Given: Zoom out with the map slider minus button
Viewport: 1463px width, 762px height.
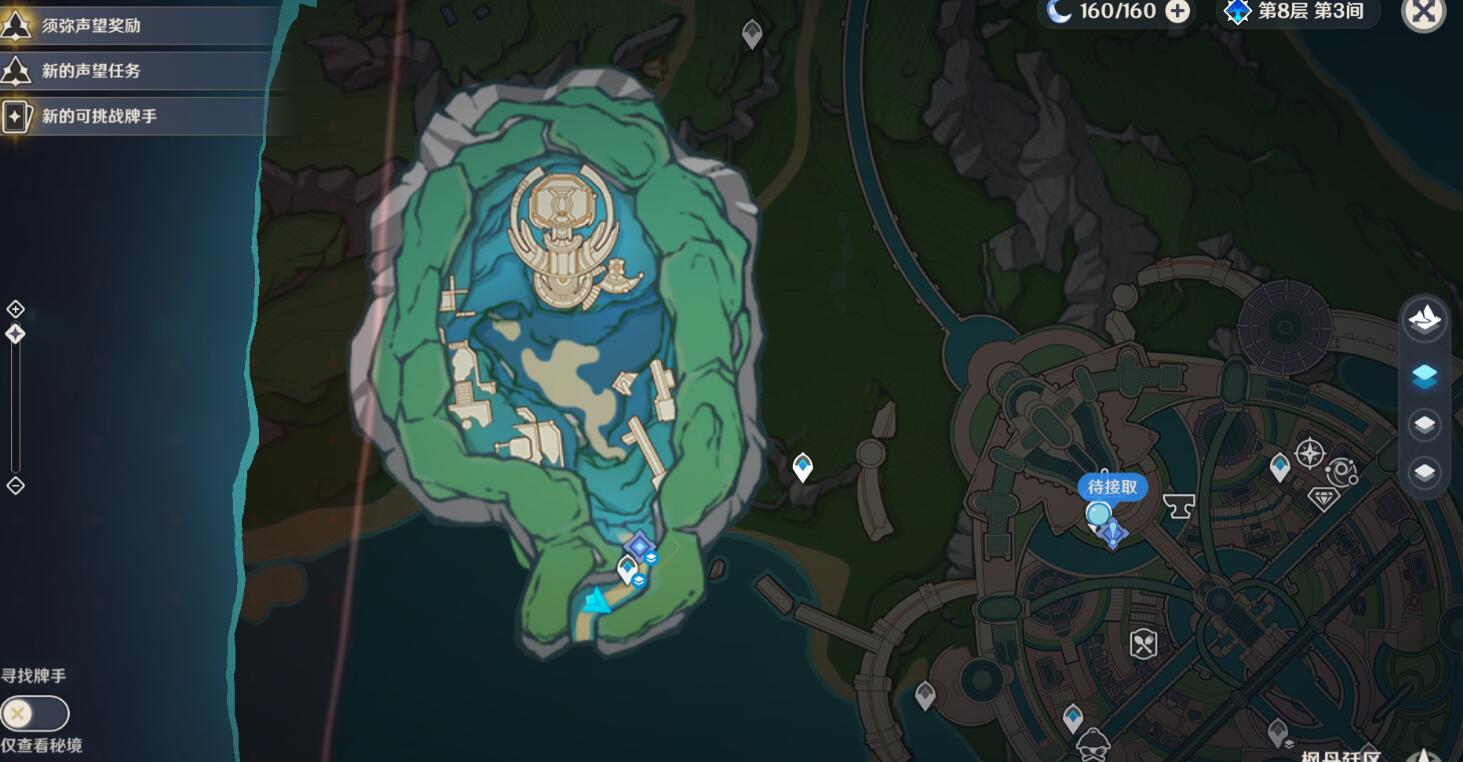Looking at the screenshot, I should tap(15, 486).
